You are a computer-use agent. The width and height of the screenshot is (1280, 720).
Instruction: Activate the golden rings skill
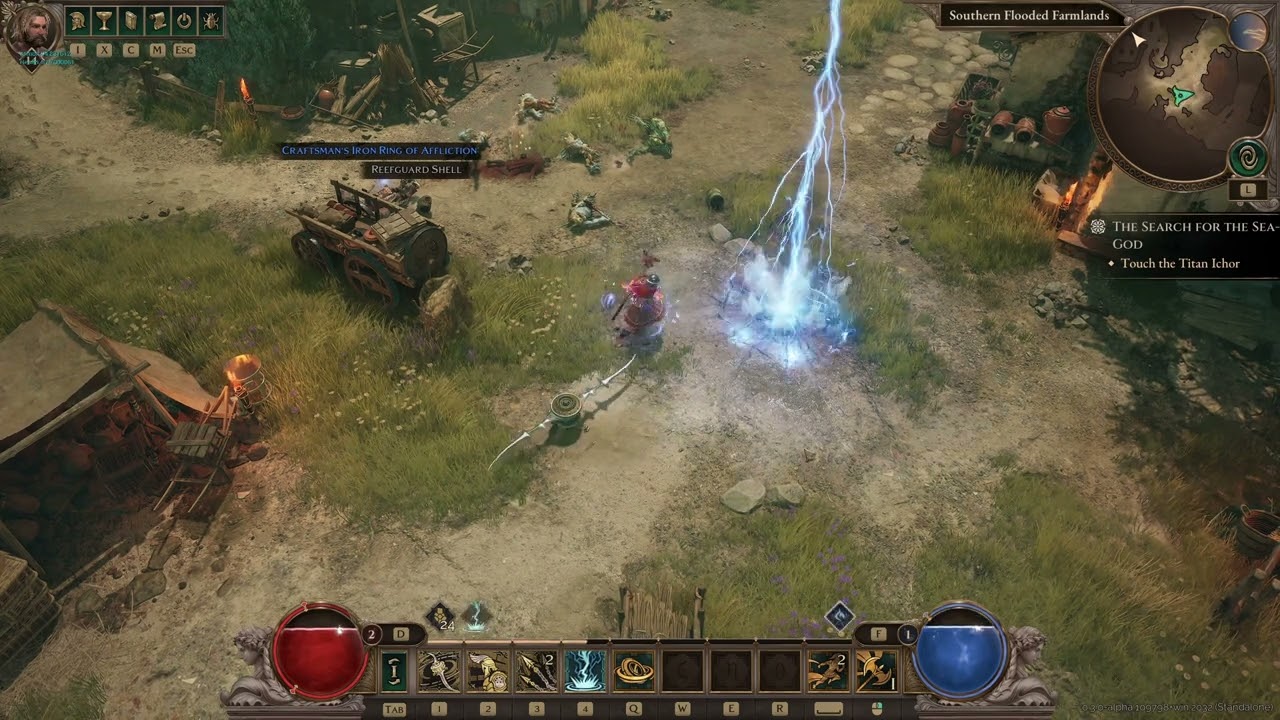(x=634, y=671)
